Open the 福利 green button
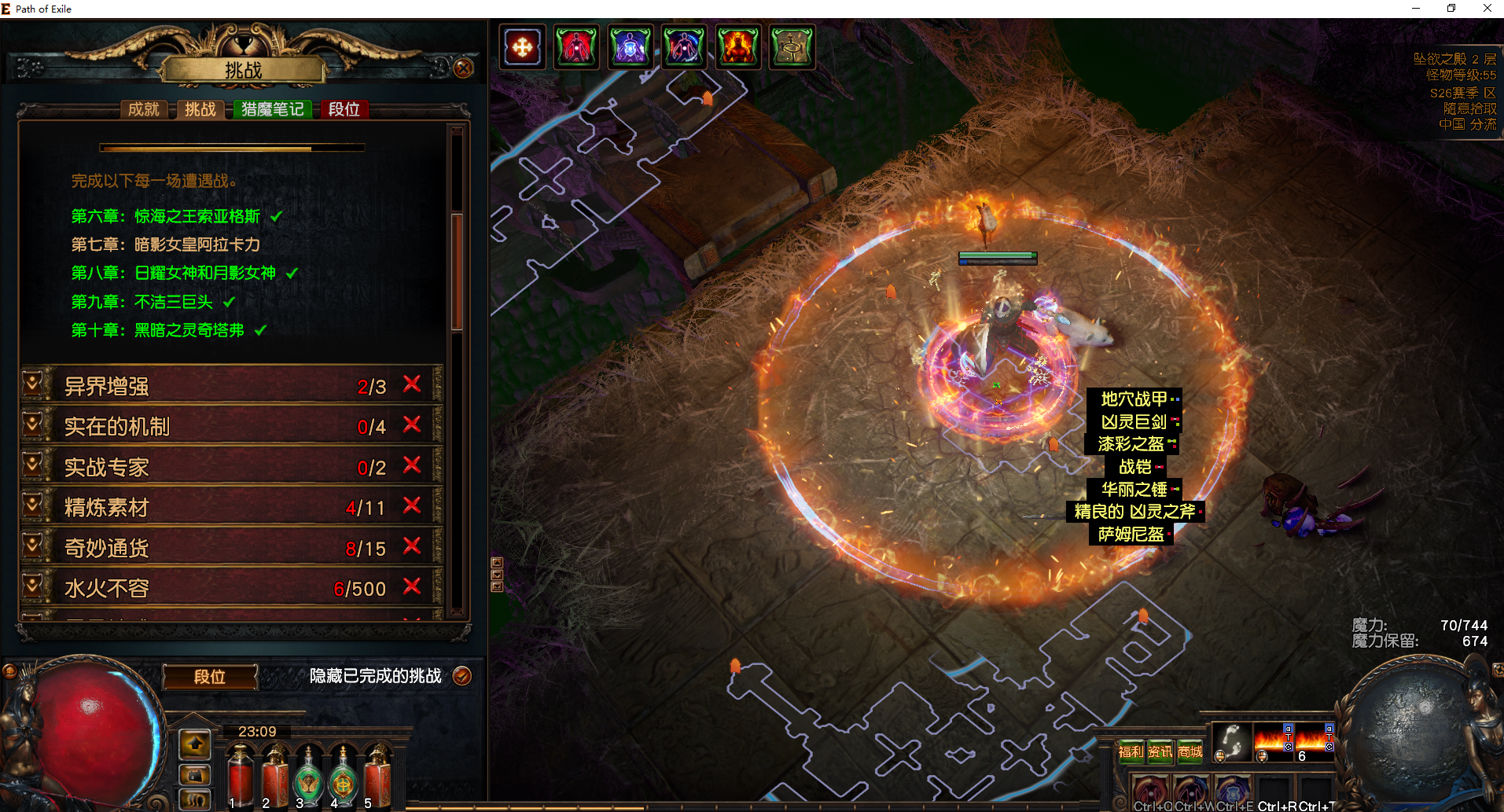Image resolution: width=1504 pixels, height=812 pixels. tap(1131, 751)
